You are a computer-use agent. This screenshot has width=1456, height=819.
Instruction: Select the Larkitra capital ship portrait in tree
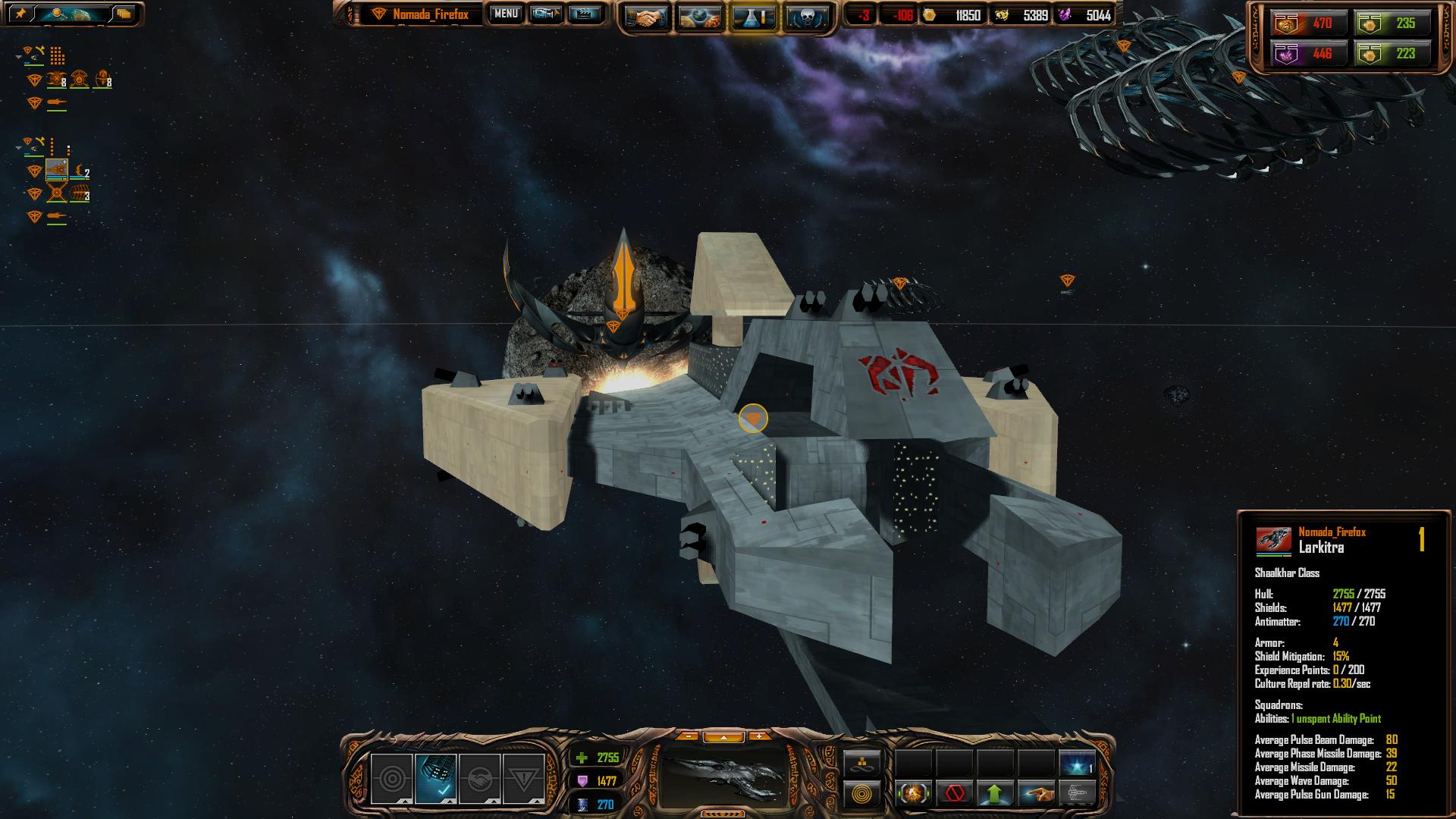57,170
